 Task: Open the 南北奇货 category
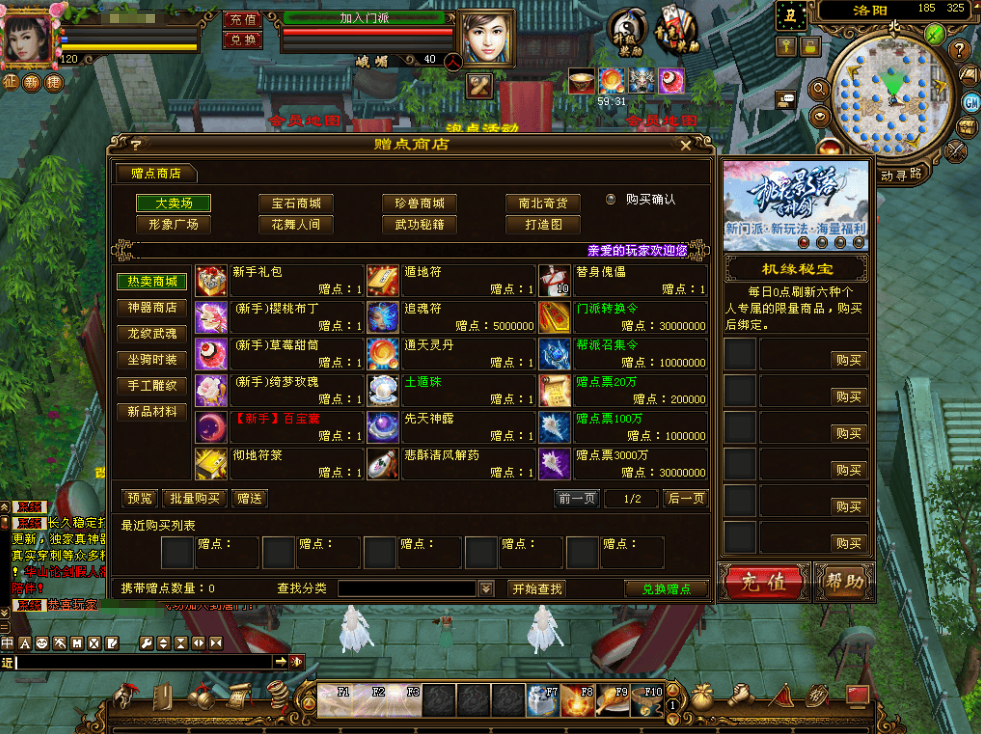[543, 203]
